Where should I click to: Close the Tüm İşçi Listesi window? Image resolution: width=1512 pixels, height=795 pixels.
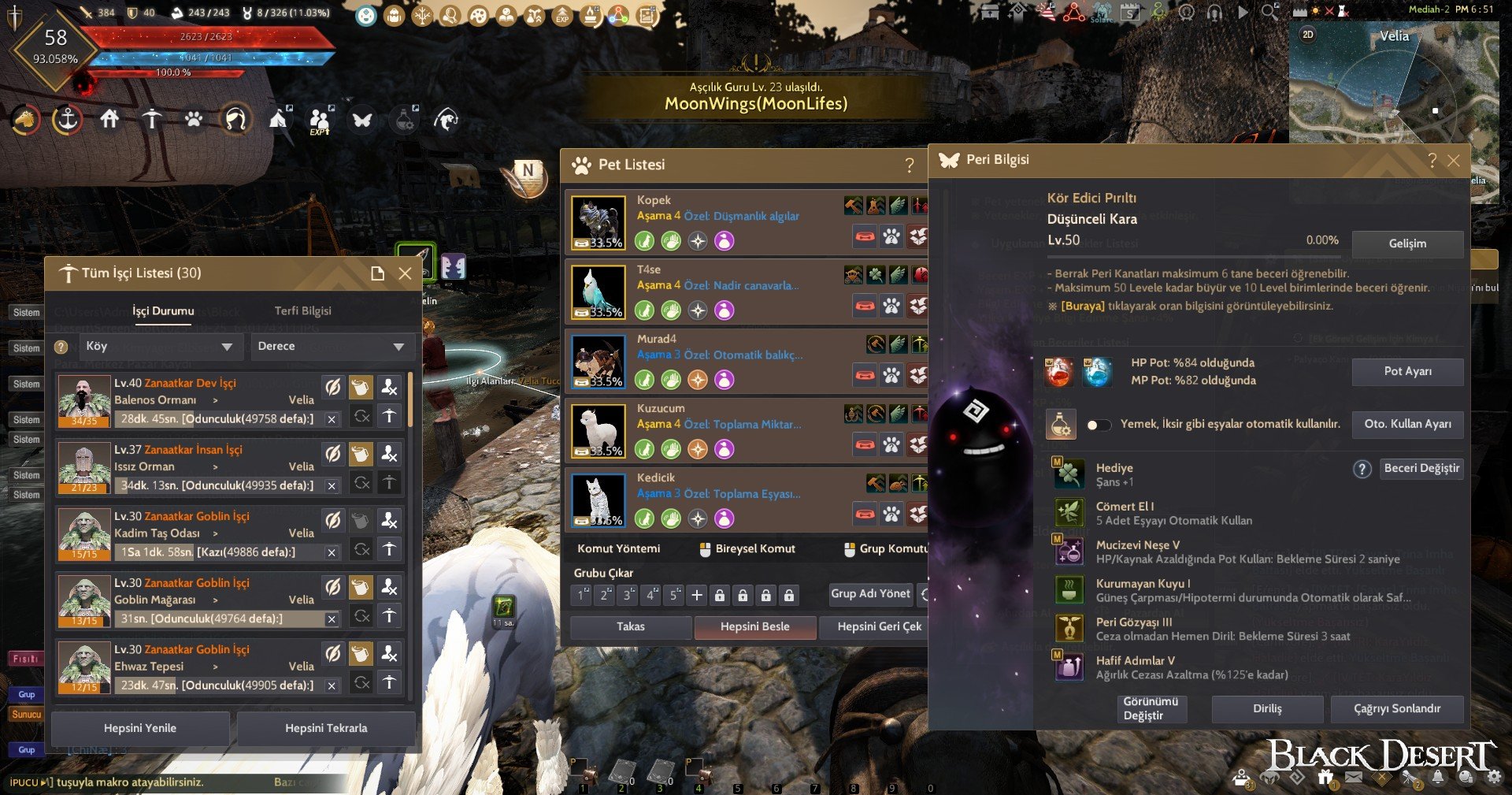tap(405, 273)
